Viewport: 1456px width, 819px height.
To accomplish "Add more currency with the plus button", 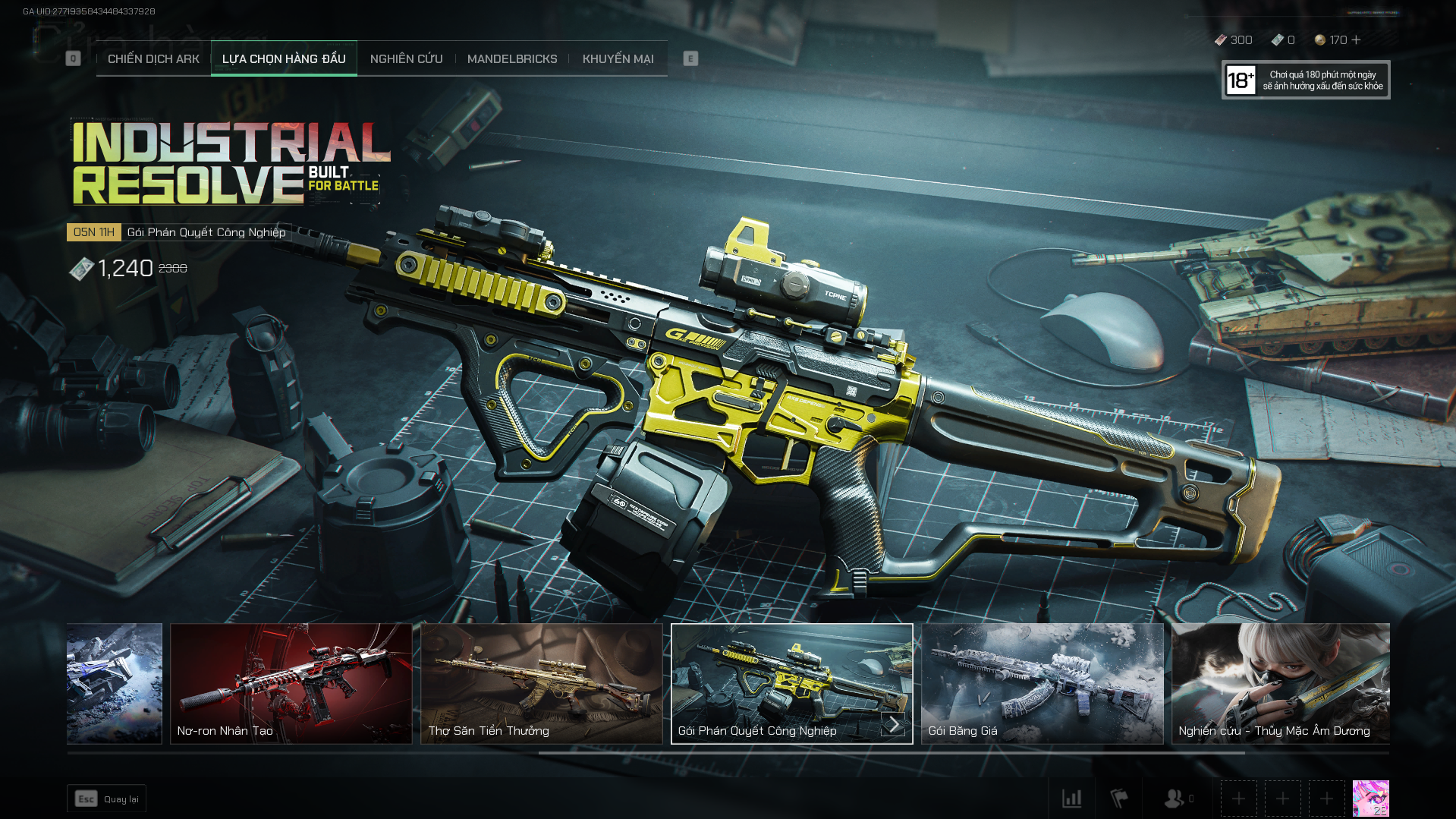I will (1357, 39).
